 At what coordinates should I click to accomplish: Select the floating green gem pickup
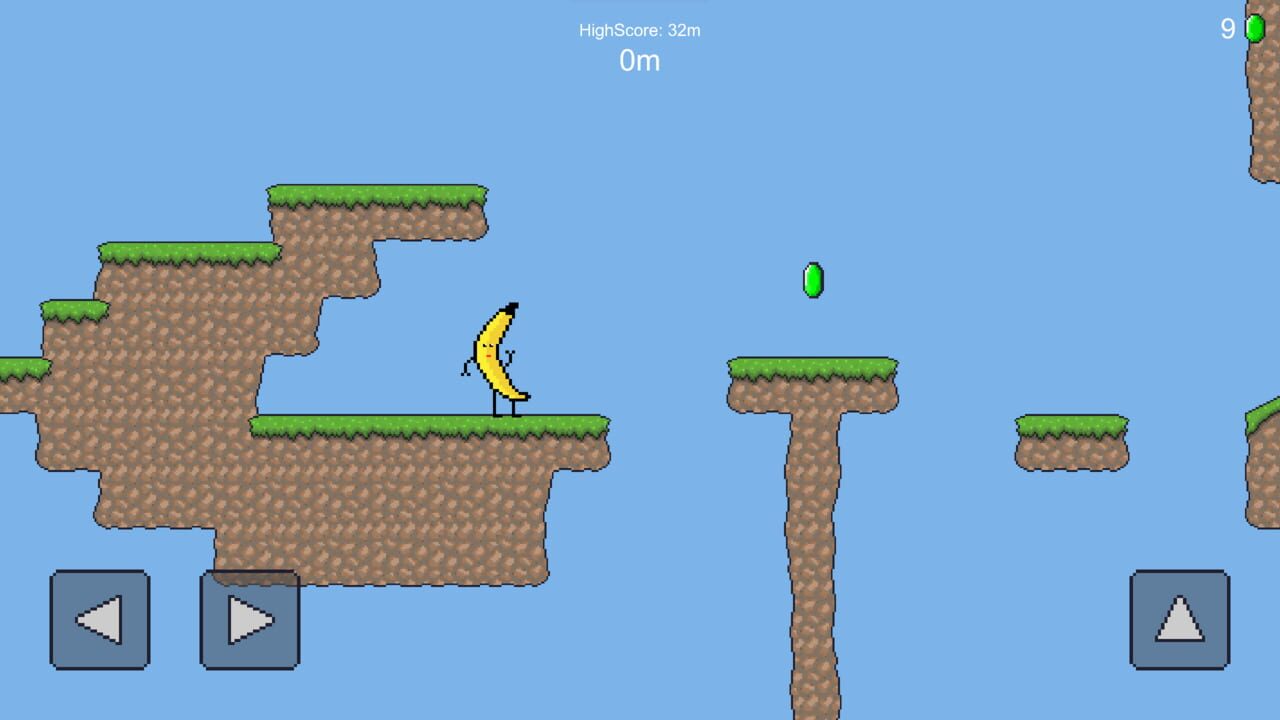click(x=813, y=281)
